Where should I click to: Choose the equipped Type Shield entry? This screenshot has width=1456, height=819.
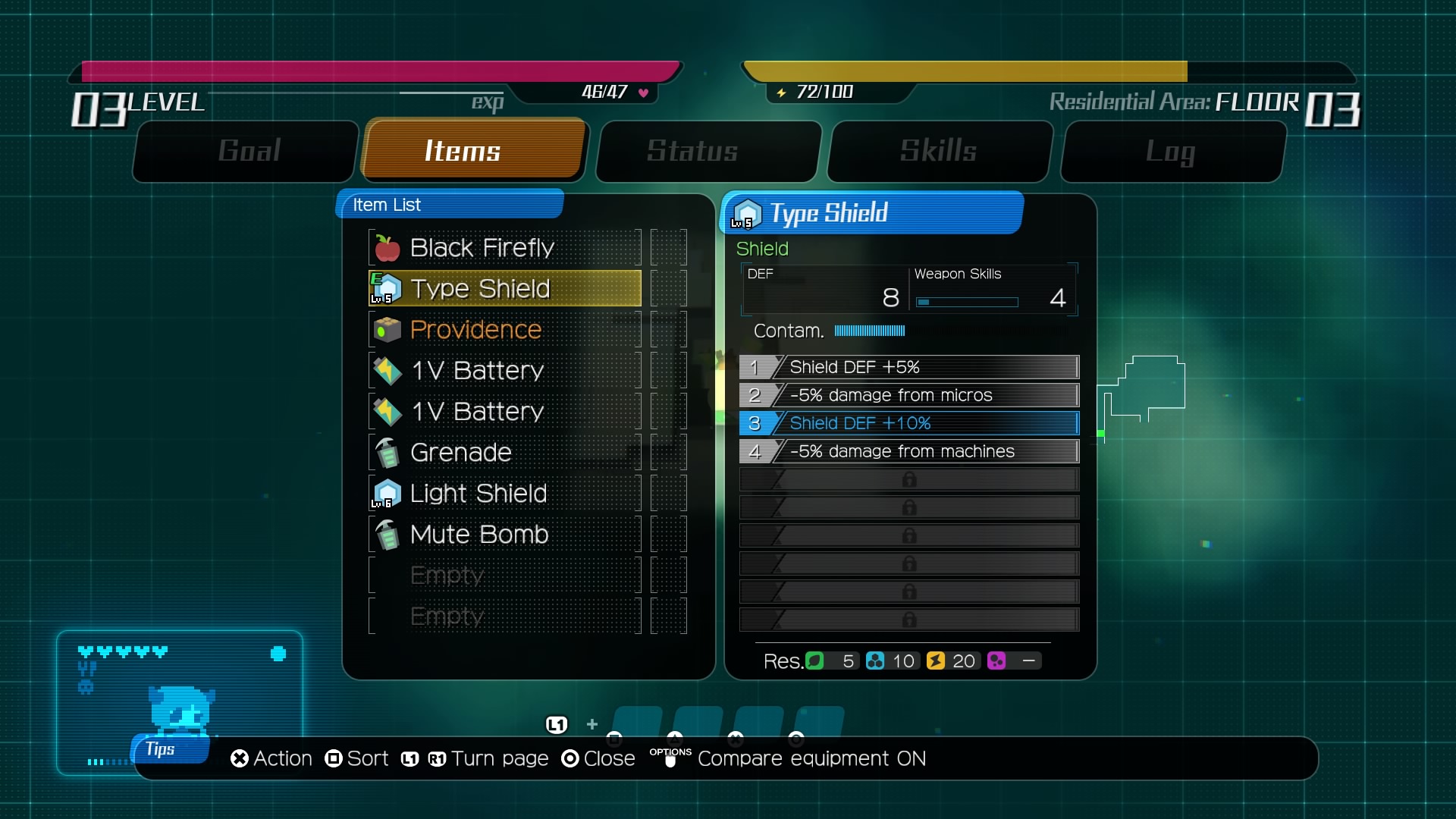[504, 289]
